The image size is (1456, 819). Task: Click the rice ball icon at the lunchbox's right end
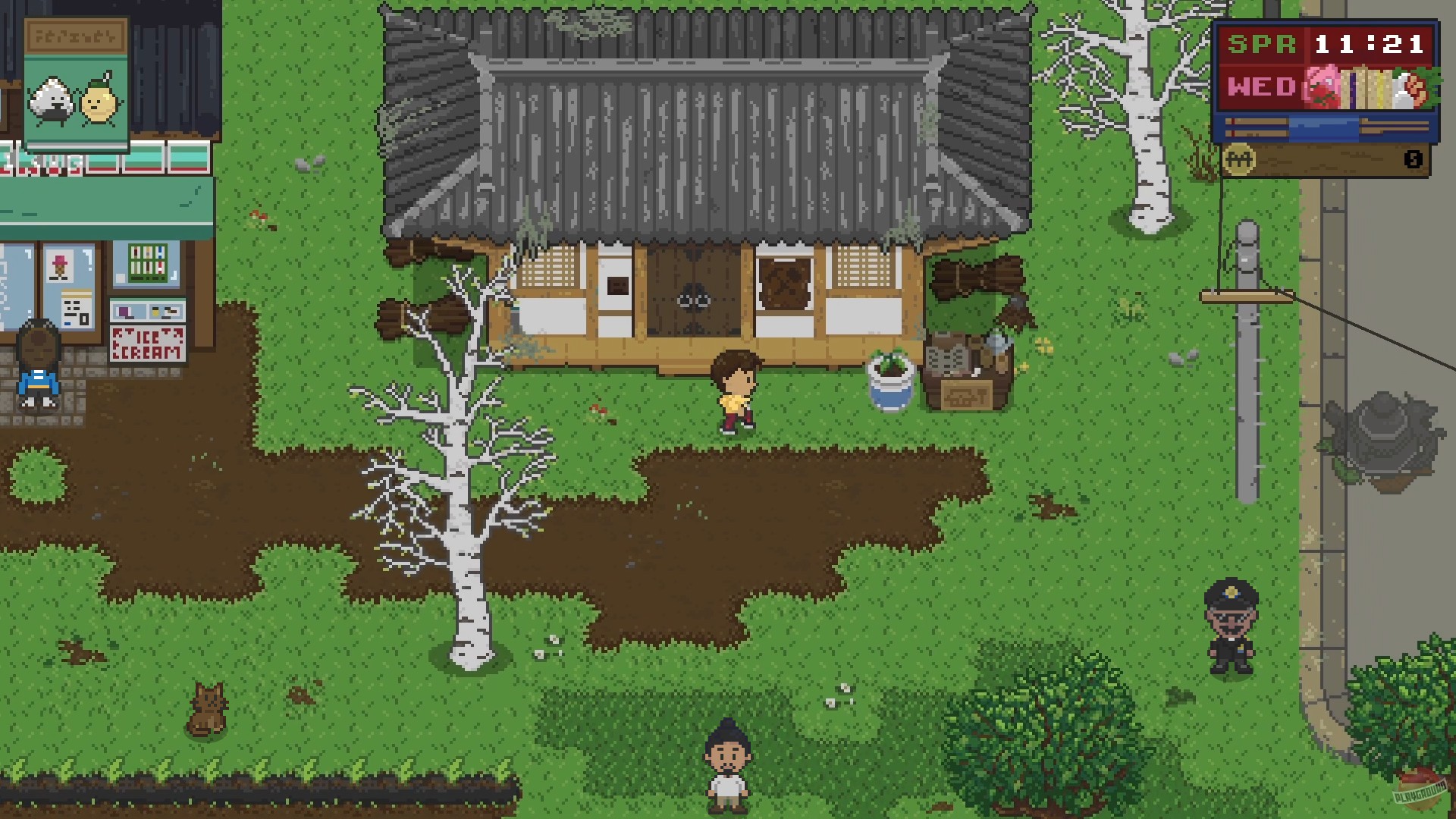pyautogui.click(x=1404, y=89)
